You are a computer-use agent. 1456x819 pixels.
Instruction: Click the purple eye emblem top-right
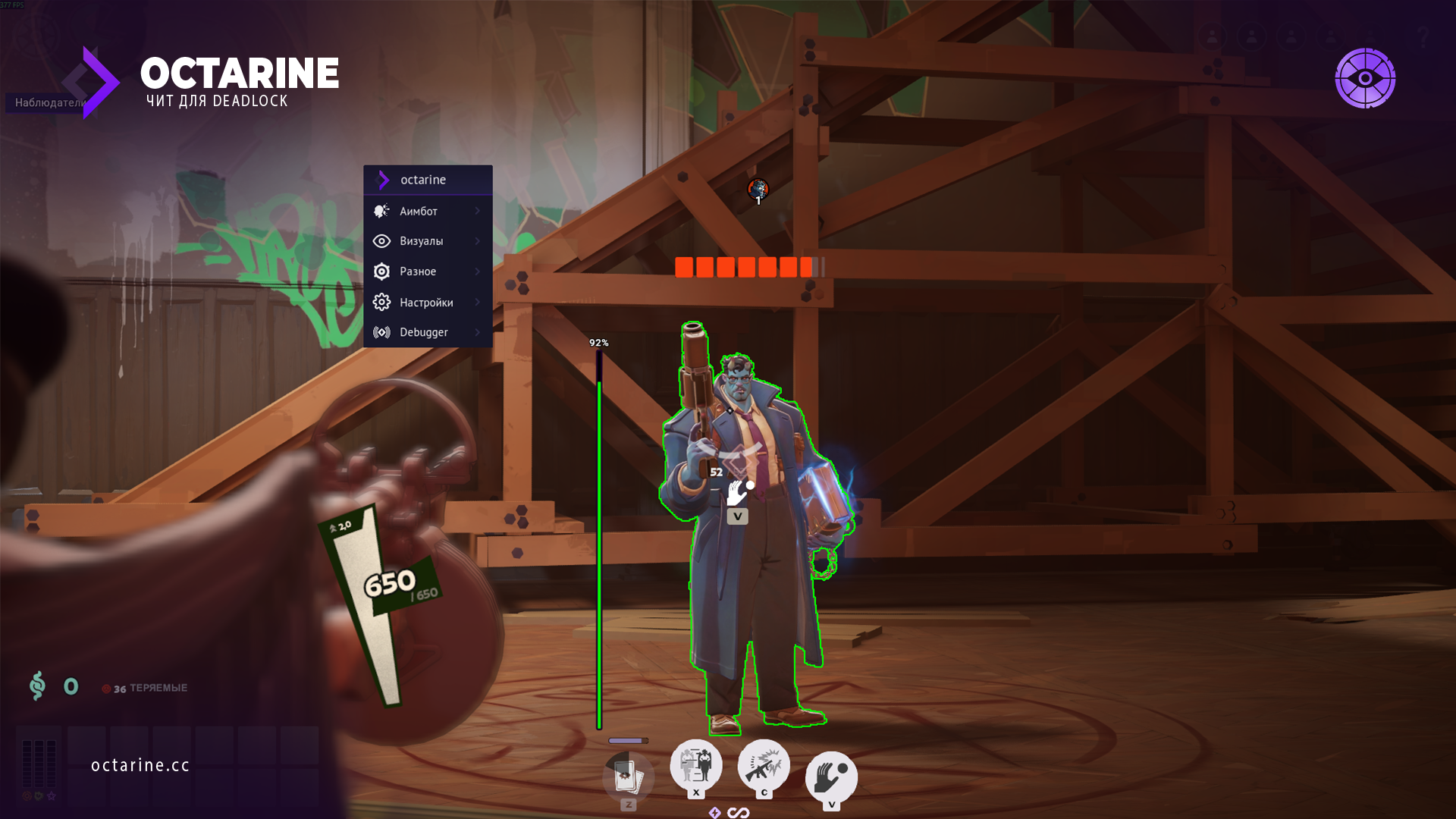(x=1367, y=79)
